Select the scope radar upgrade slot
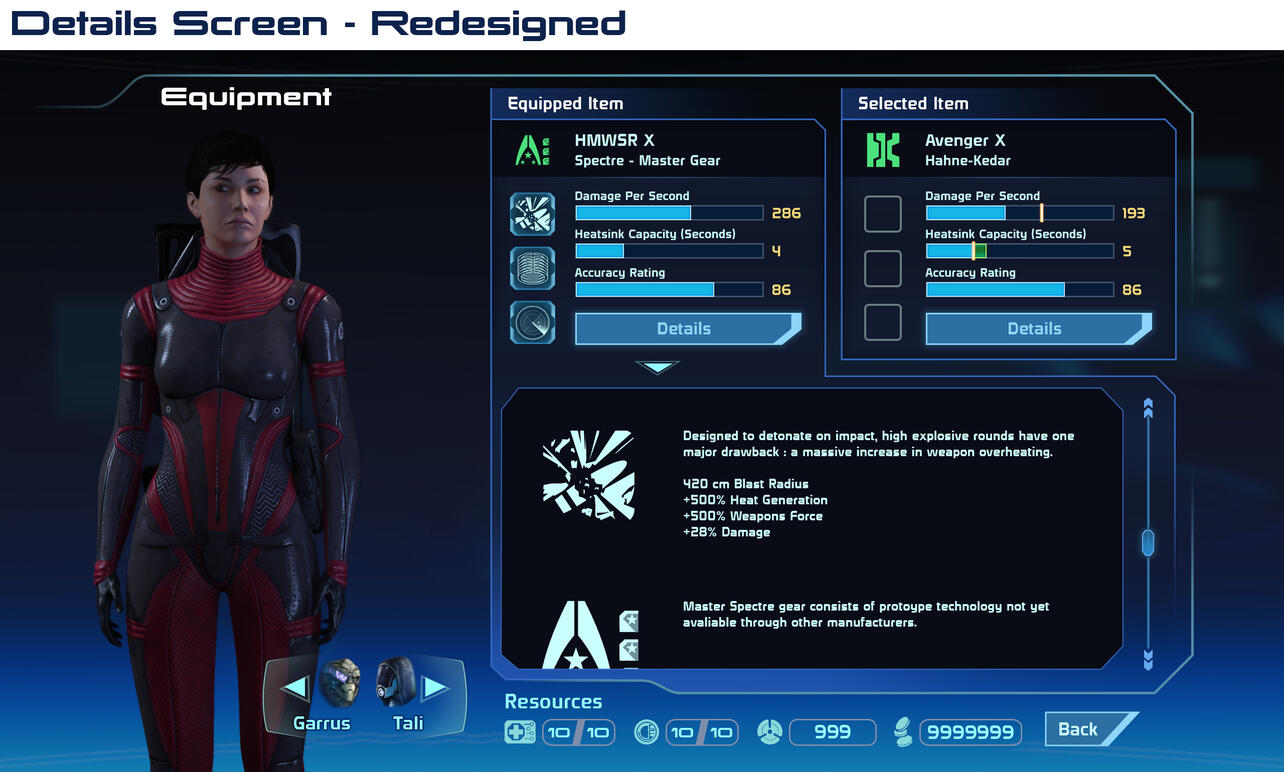Screen dimensions: 1284x772 pos(532,322)
